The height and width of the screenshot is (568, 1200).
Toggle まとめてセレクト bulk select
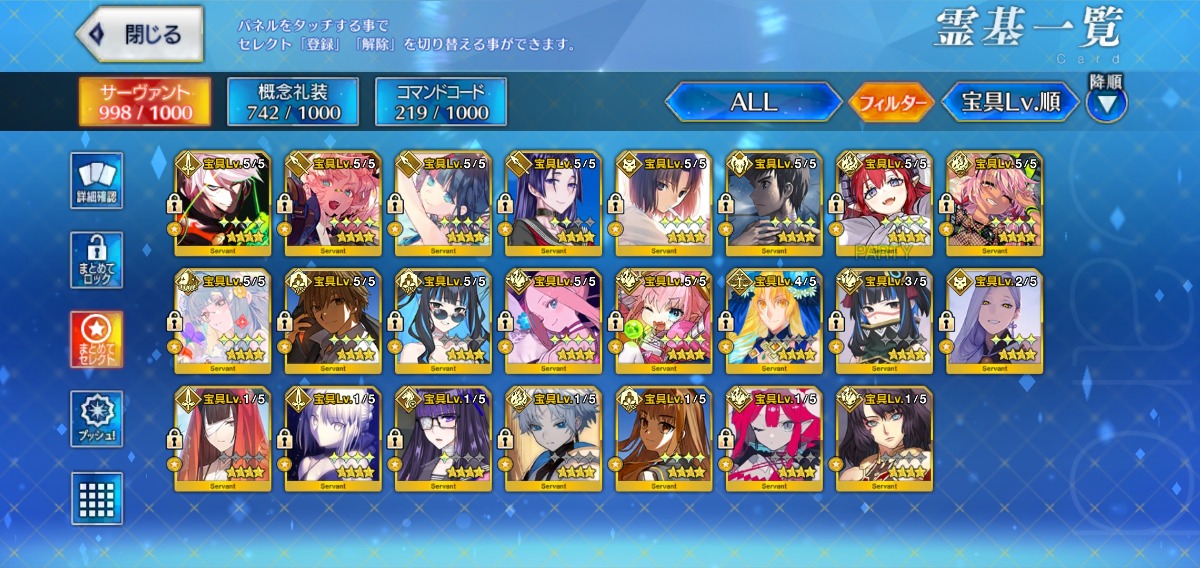(x=98, y=339)
